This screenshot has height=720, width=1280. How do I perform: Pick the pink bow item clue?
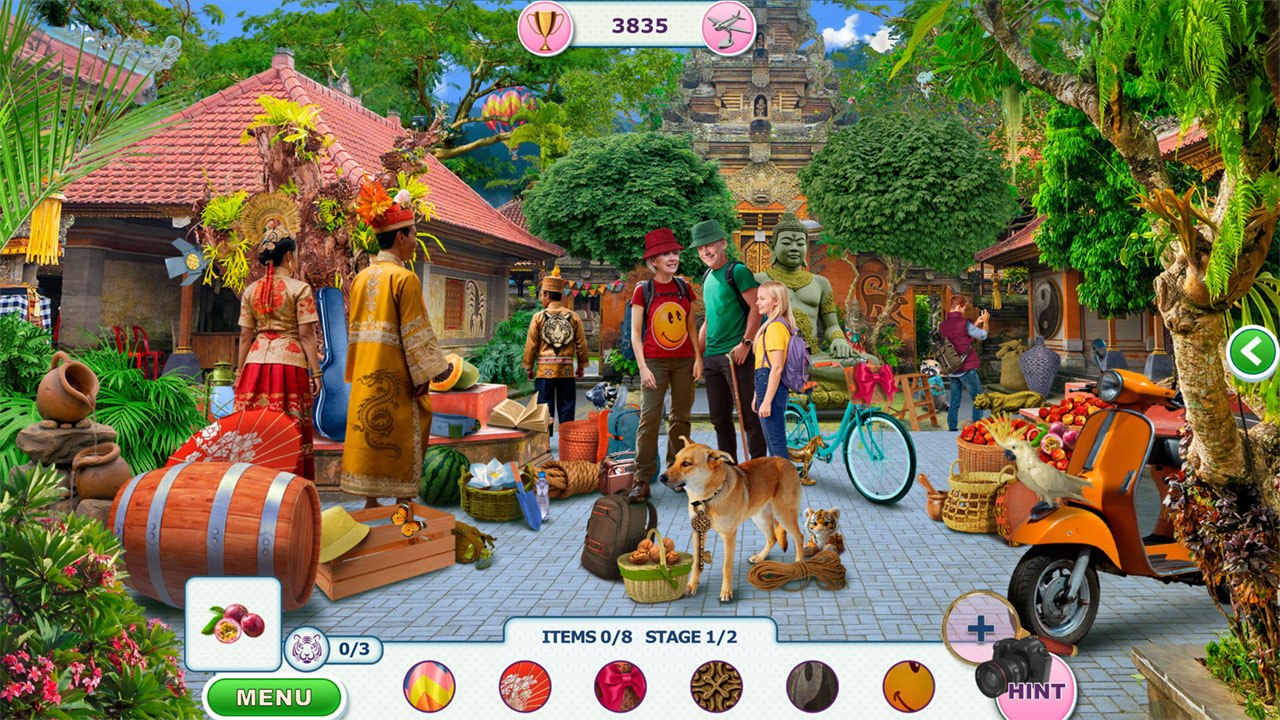(620, 686)
